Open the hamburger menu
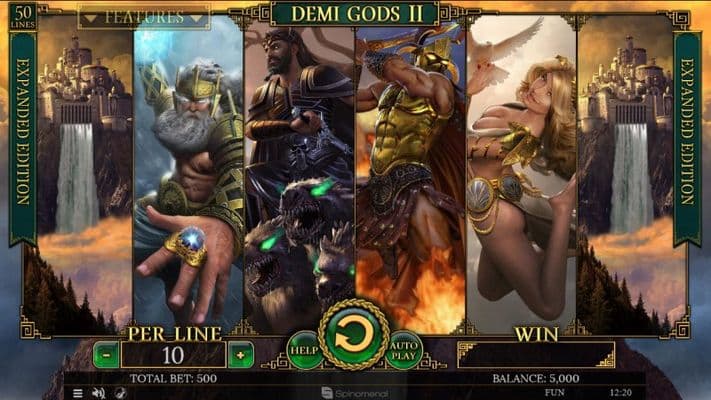 pos(78,393)
